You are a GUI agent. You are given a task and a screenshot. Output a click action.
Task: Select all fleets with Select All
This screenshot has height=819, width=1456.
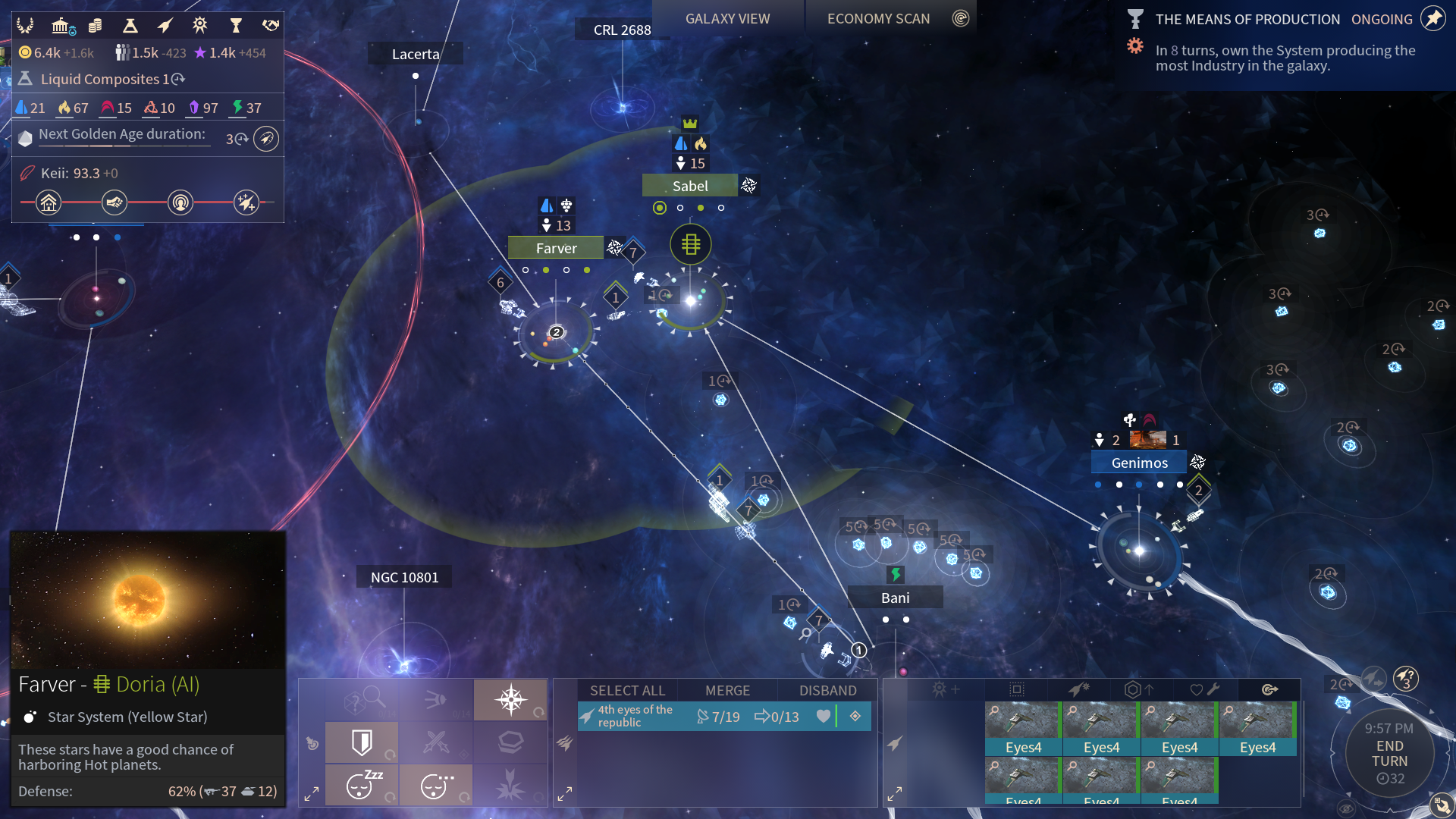[627, 690]
